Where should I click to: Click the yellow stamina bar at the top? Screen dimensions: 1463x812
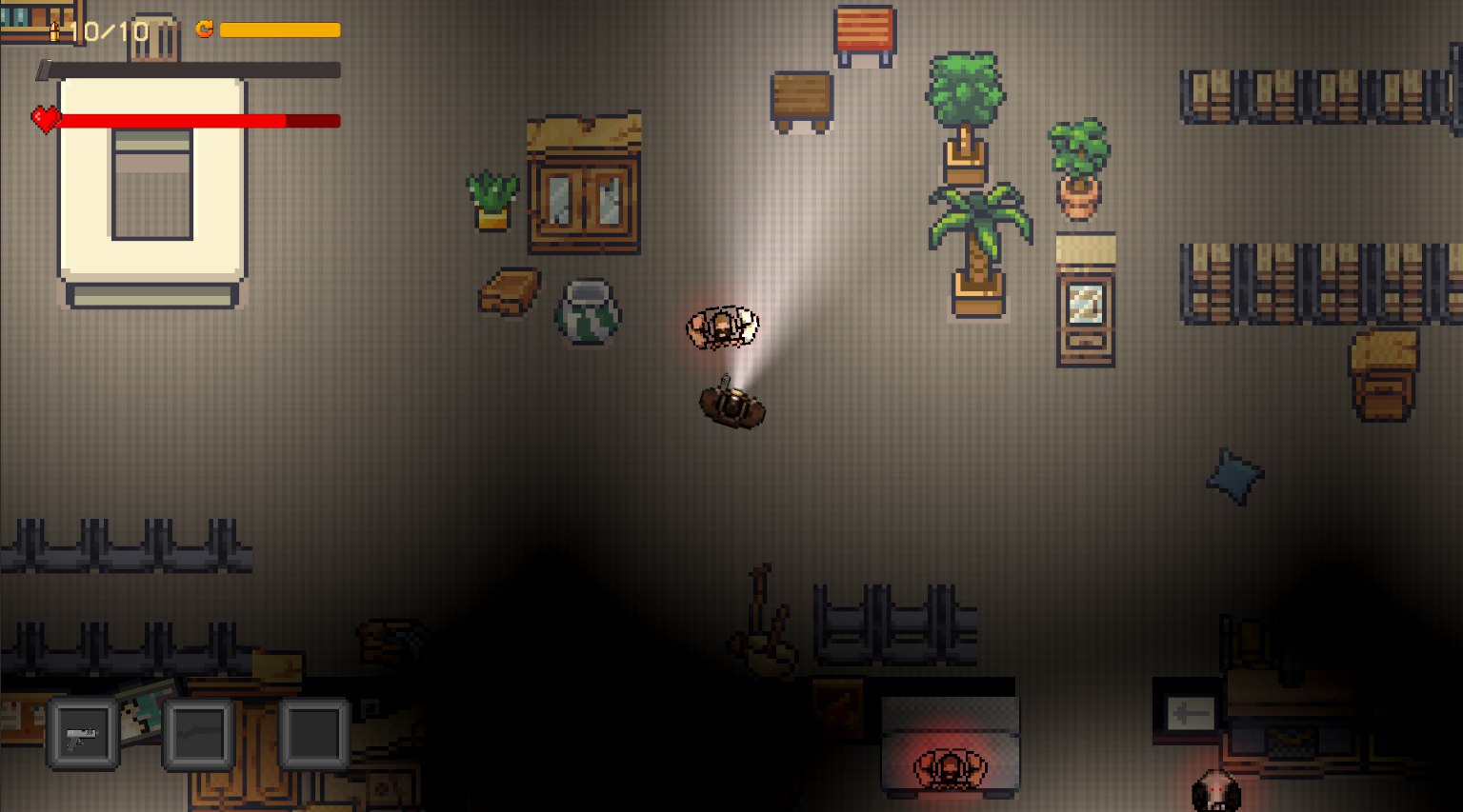[x=279, y=30]
